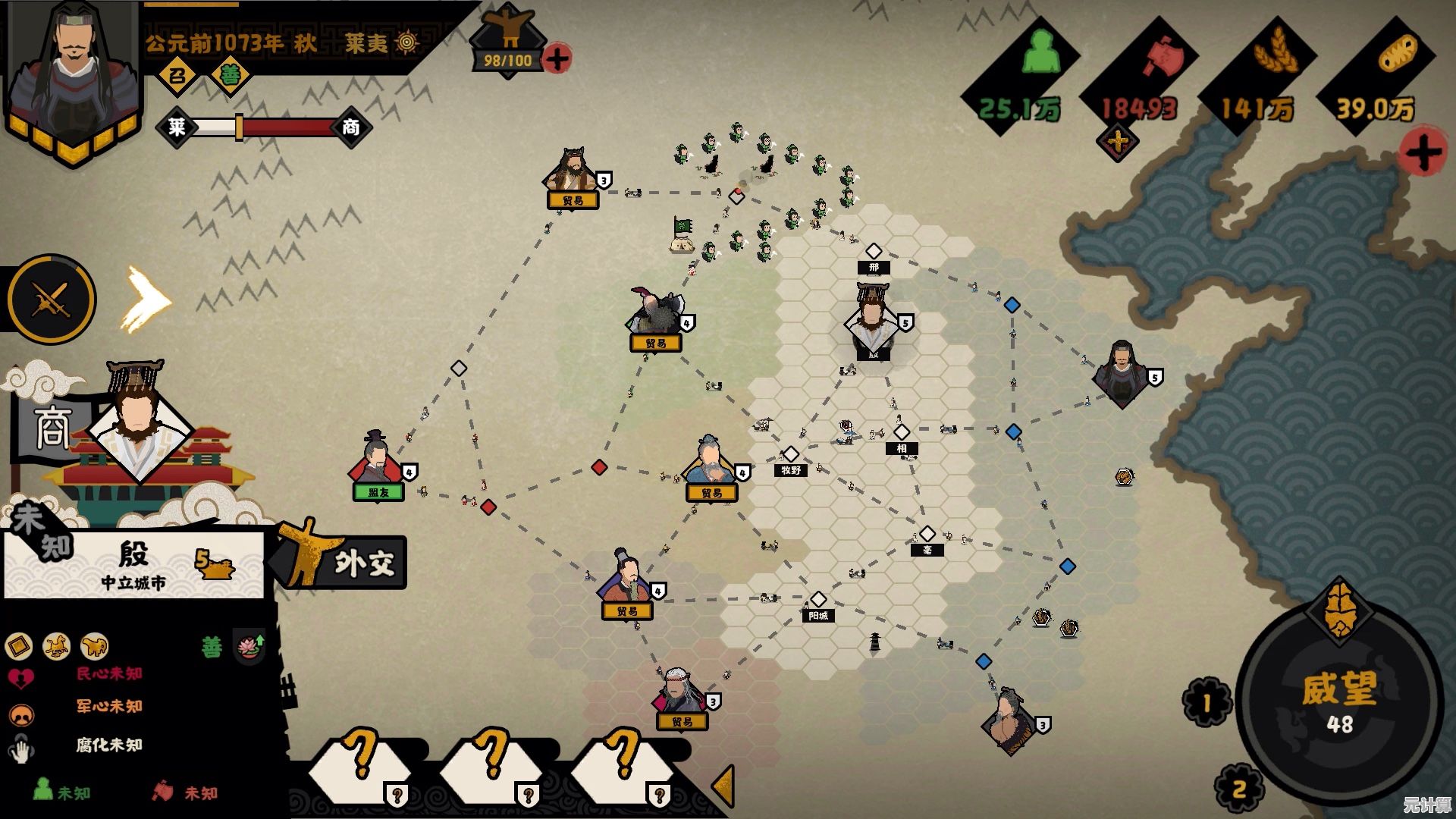This screenshot has height=819, width=1456.
Task: Click the 善 diamond badge at top
Action: coord(230,75)
